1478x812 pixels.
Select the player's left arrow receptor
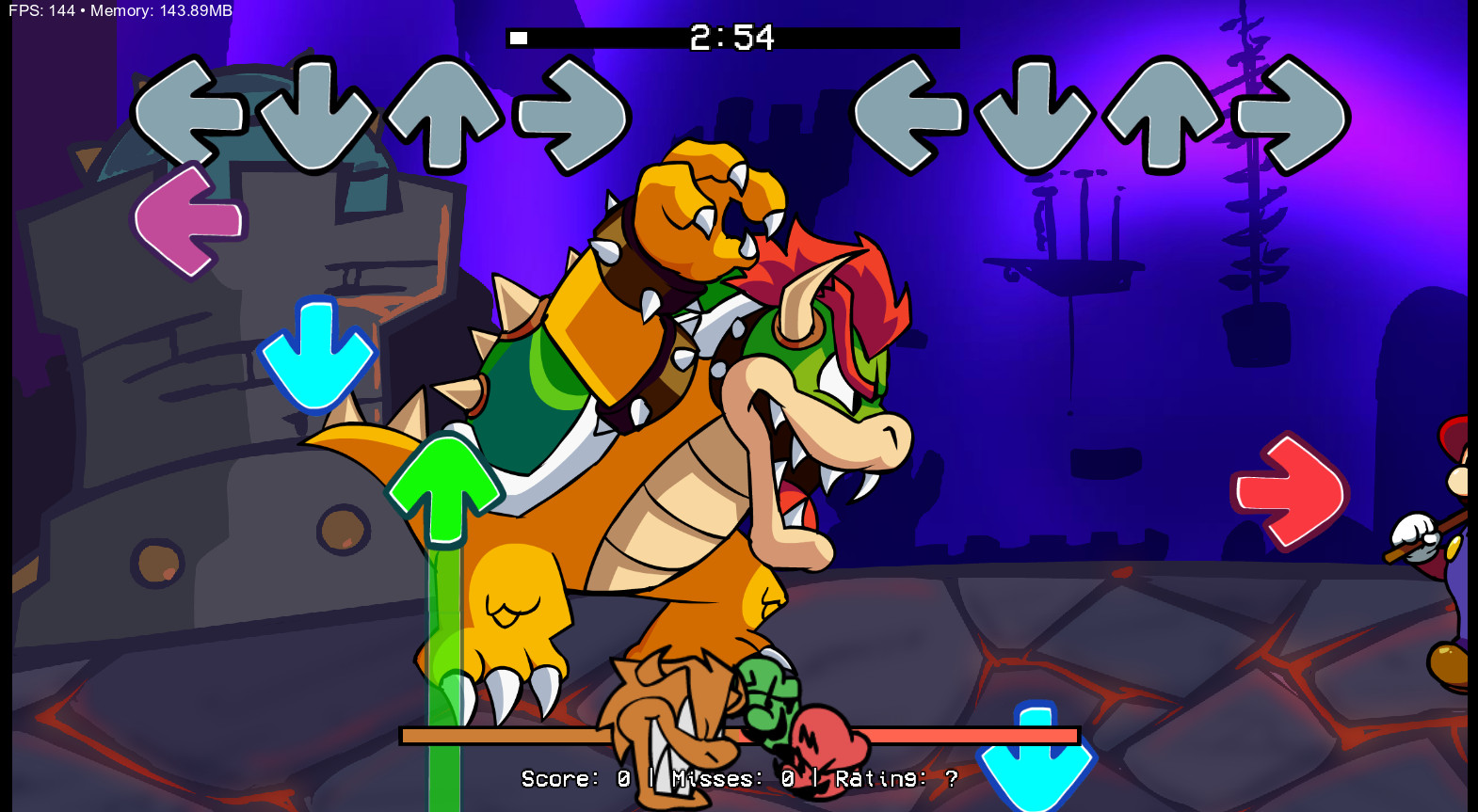pos(907,115)
